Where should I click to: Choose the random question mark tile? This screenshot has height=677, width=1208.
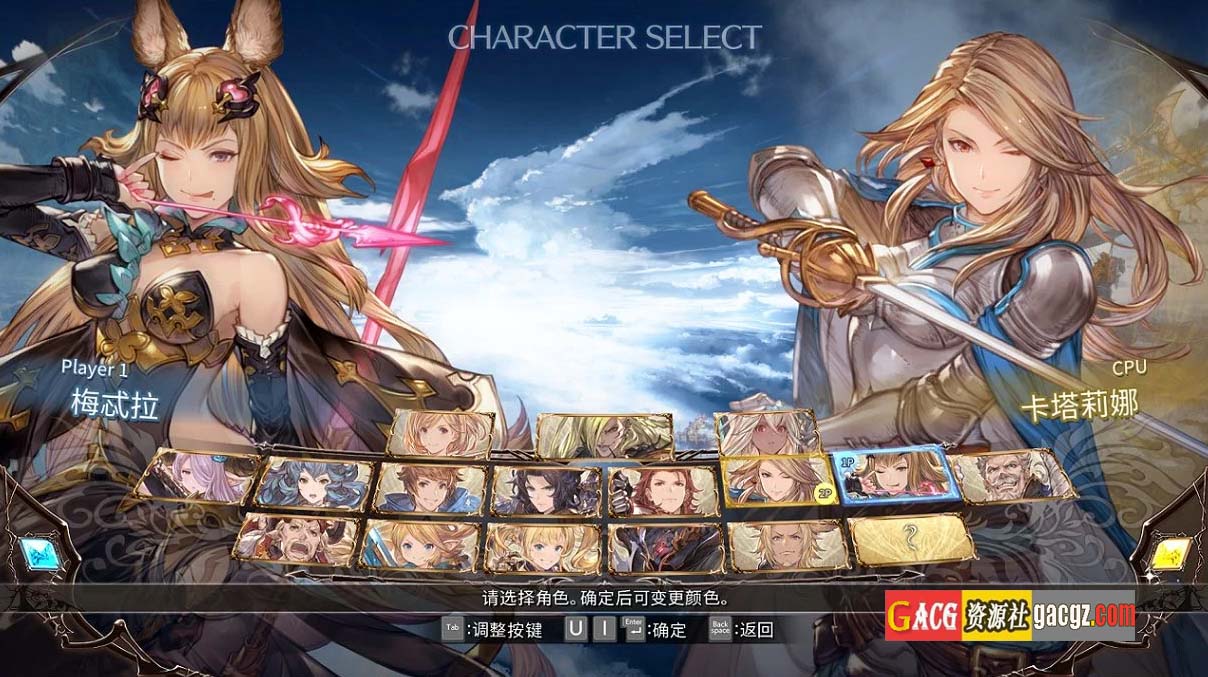click(911, 540)
